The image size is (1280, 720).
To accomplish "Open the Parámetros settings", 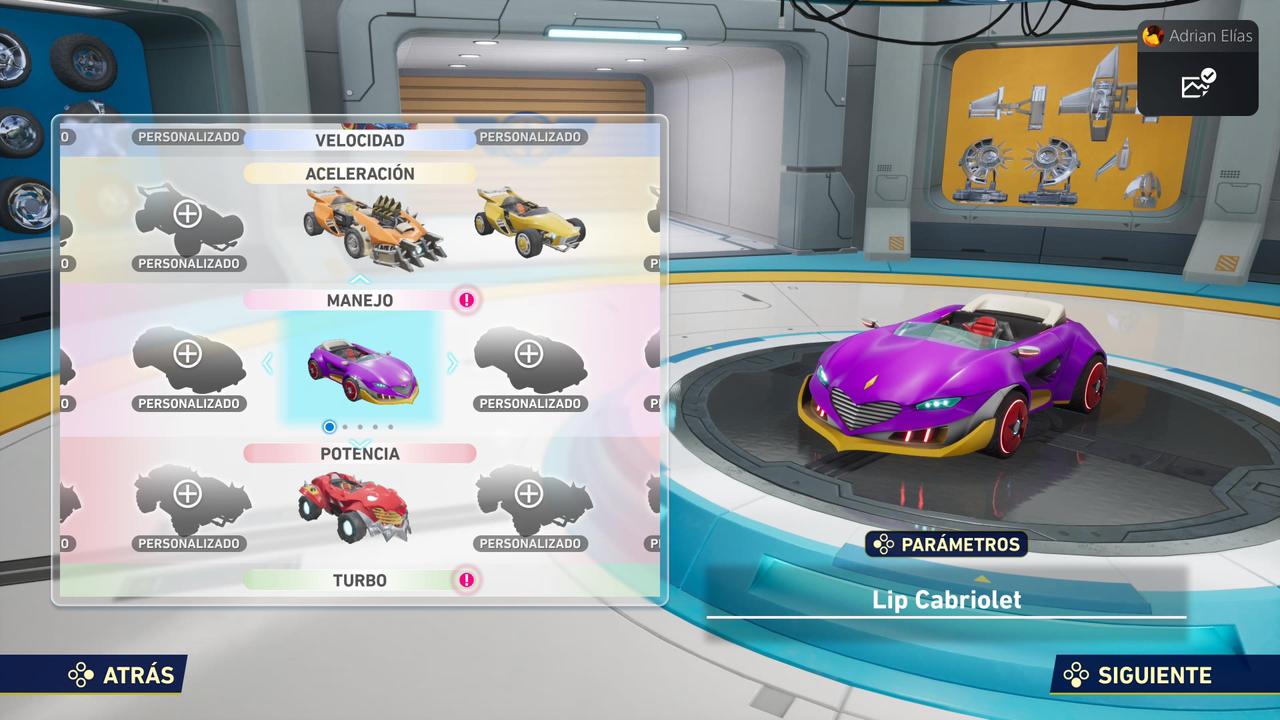I will pos(947,545).
